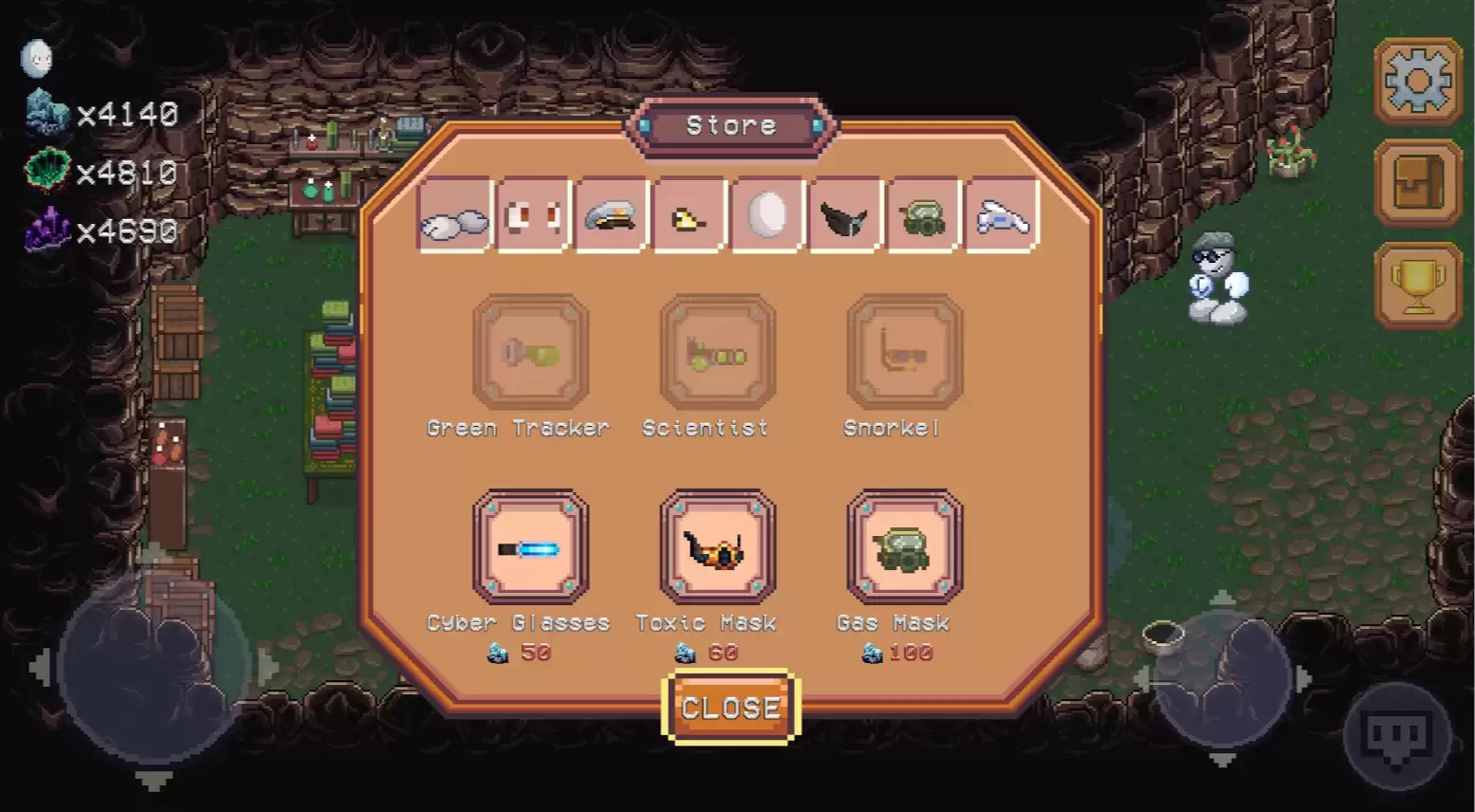Select the Toxic Mask item

[x=717, y=547]
